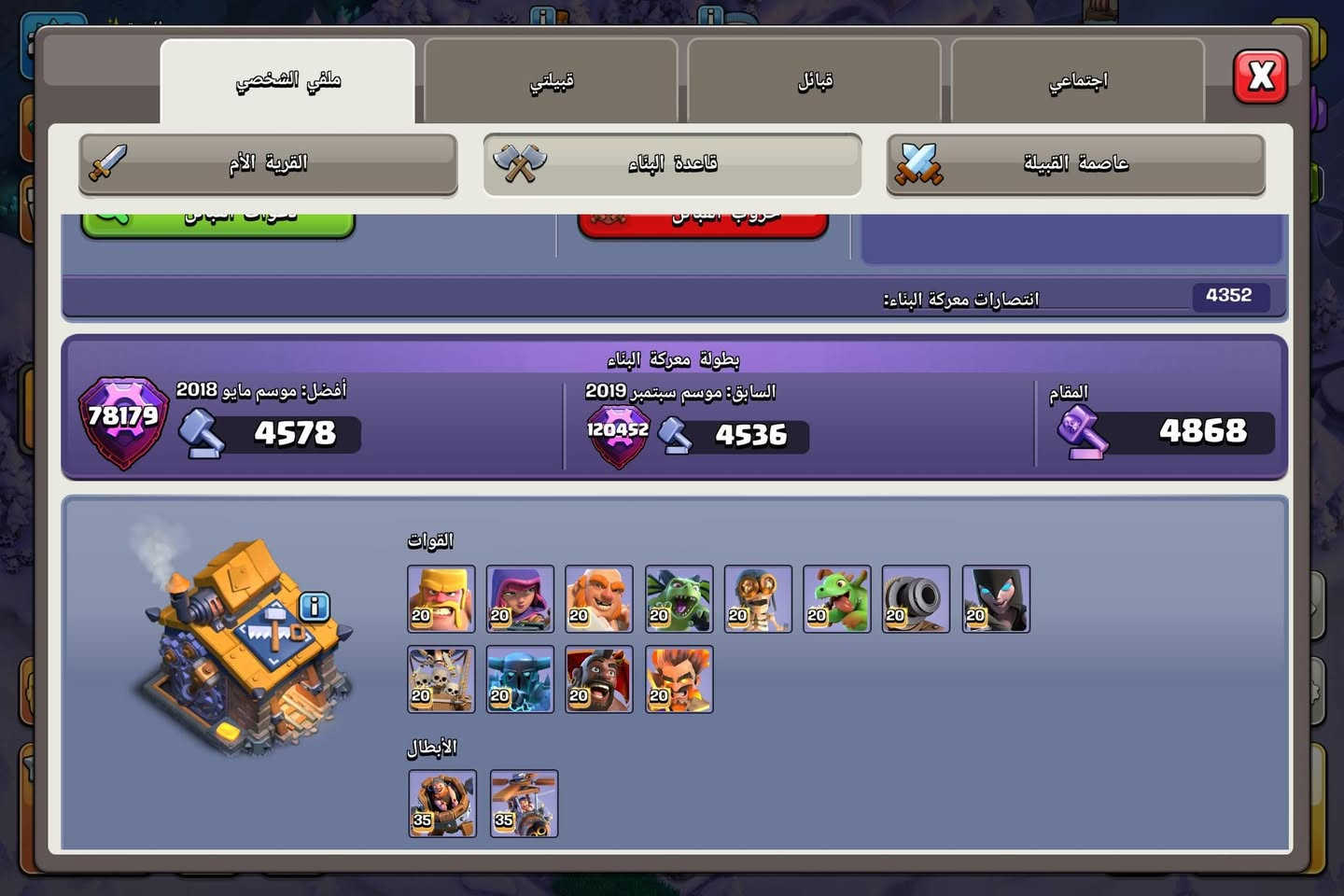Open the Battle Copter hero icon
The height and width of the screenshot is (896, 1344).
[x=524, y=804]
